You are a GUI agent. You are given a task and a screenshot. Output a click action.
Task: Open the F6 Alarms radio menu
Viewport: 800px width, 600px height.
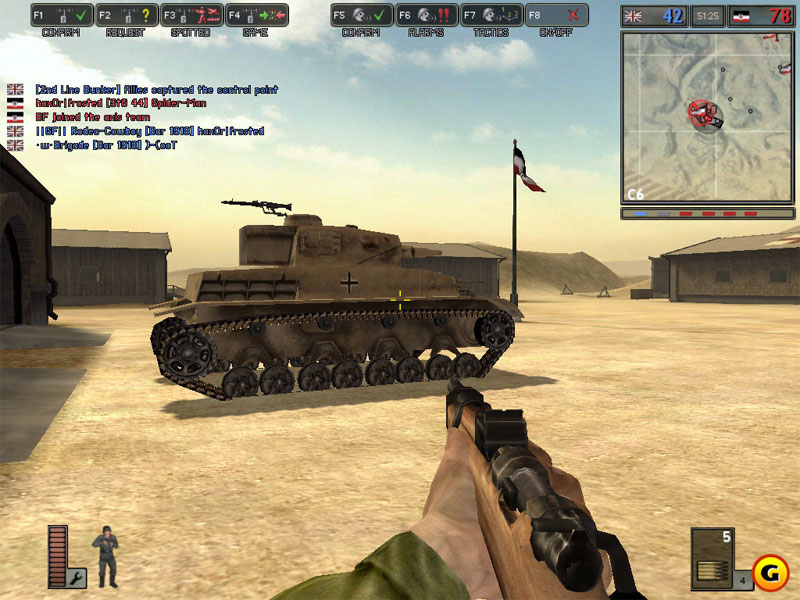pyautogui.click(x=426, y=16)
